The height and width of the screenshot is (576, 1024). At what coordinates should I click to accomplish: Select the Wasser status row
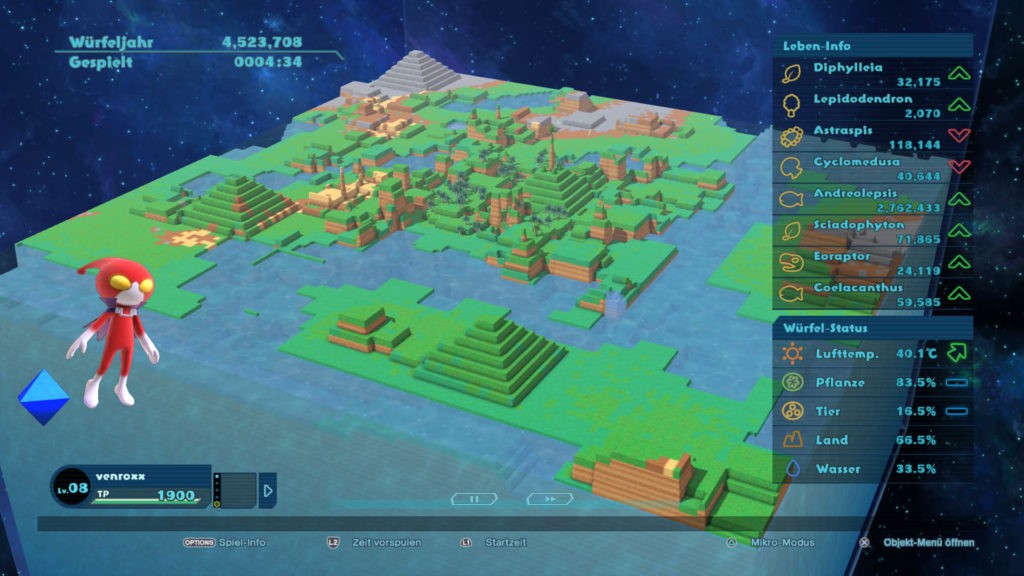coord(872,469)
